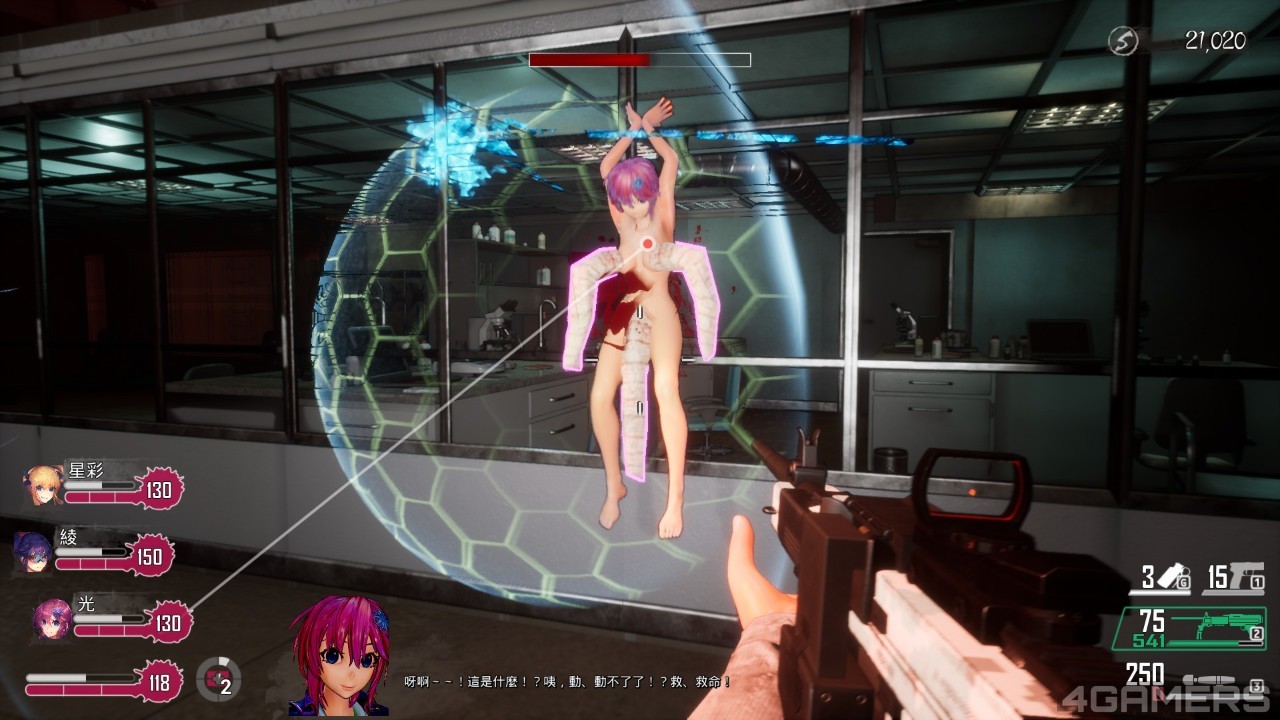Click the speaking character's dialogue portrait
This screenshot has height=720, width=1280.
coord(339,657)
